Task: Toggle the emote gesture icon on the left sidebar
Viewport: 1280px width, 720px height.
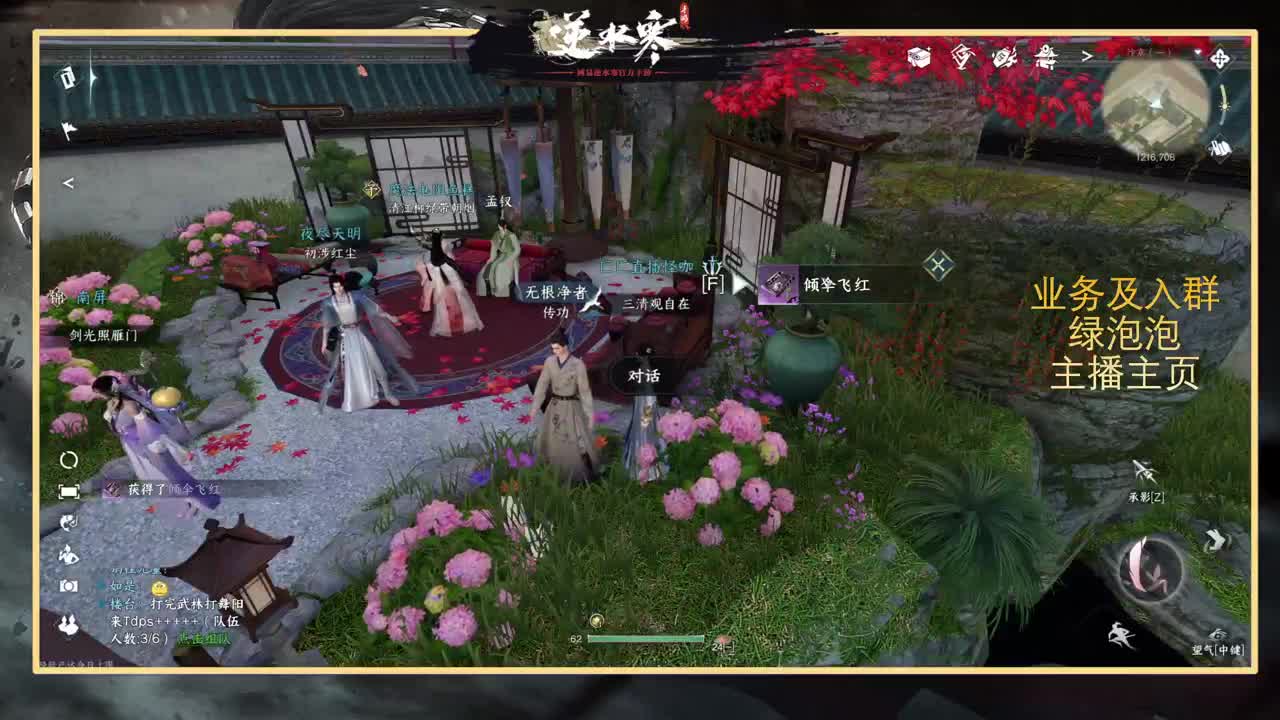Action: tap(68, 552)
